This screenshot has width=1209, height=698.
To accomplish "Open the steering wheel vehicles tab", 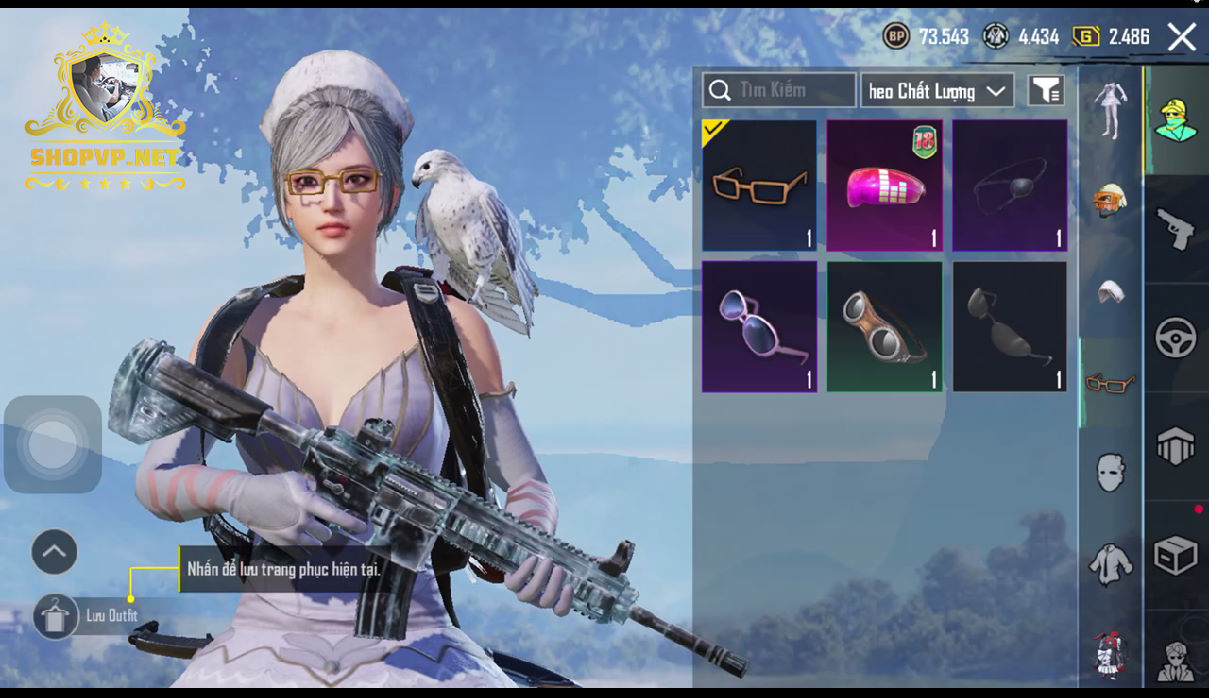I will point(1176,338).
